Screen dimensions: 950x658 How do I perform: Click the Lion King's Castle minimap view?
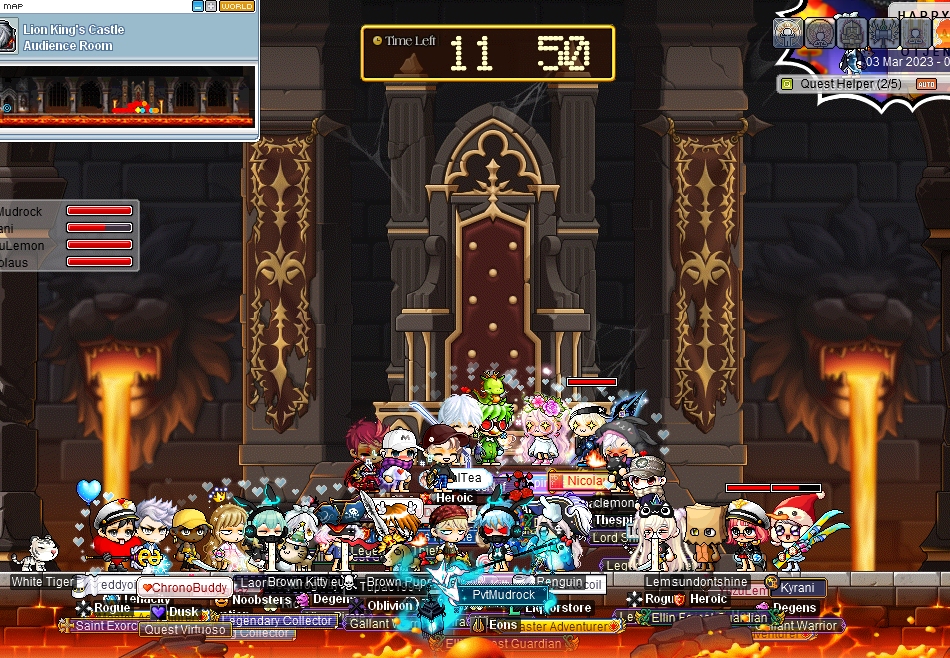128,97
